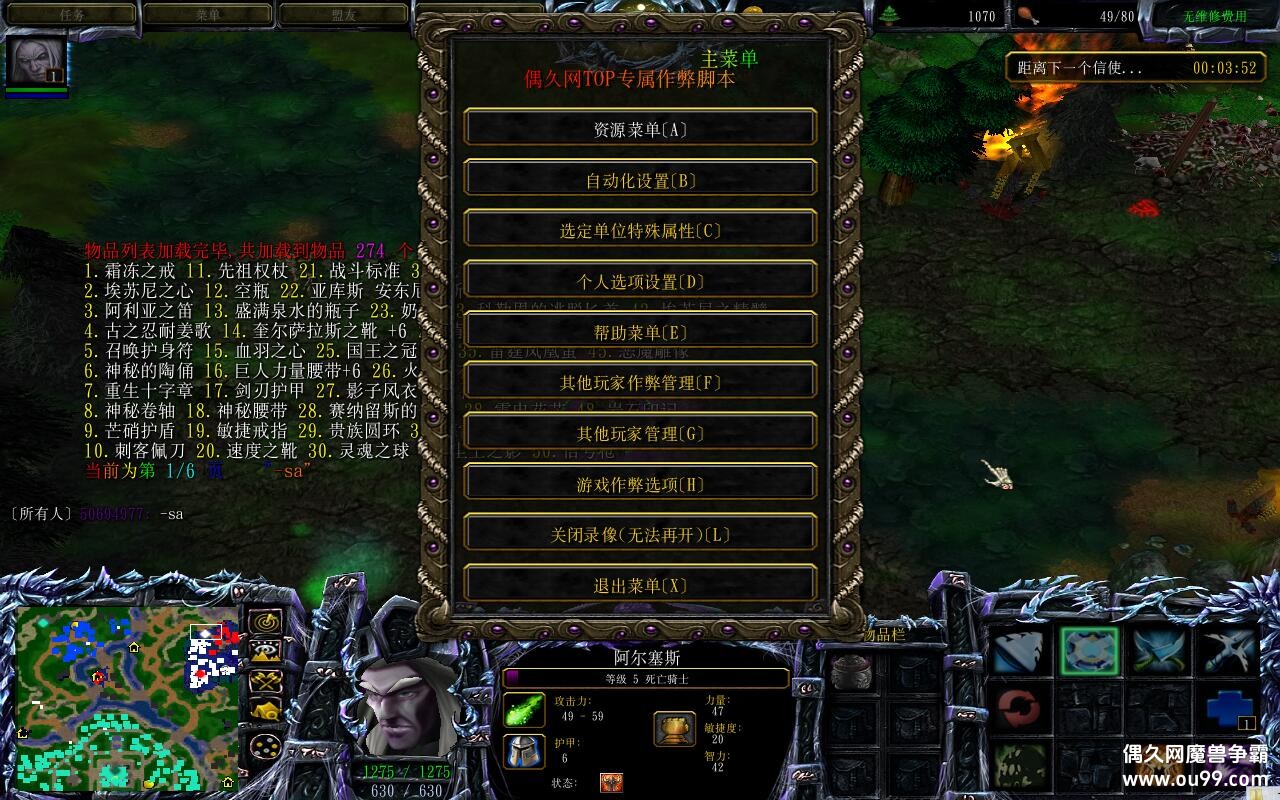This screenshot has height=800, width=1280.
Task: Click the hero's gold rank emblem
Action: (673, 726)
